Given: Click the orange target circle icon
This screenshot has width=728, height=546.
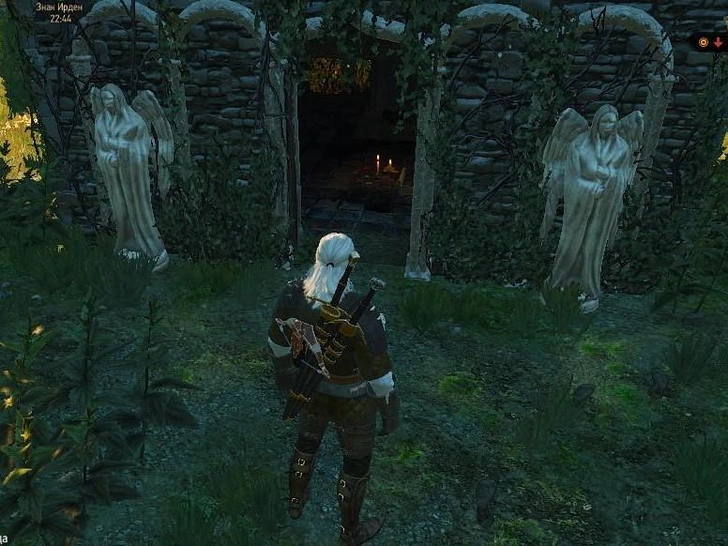Looking at the screenshot, I should pyautogui.click(x=703, y=43).
